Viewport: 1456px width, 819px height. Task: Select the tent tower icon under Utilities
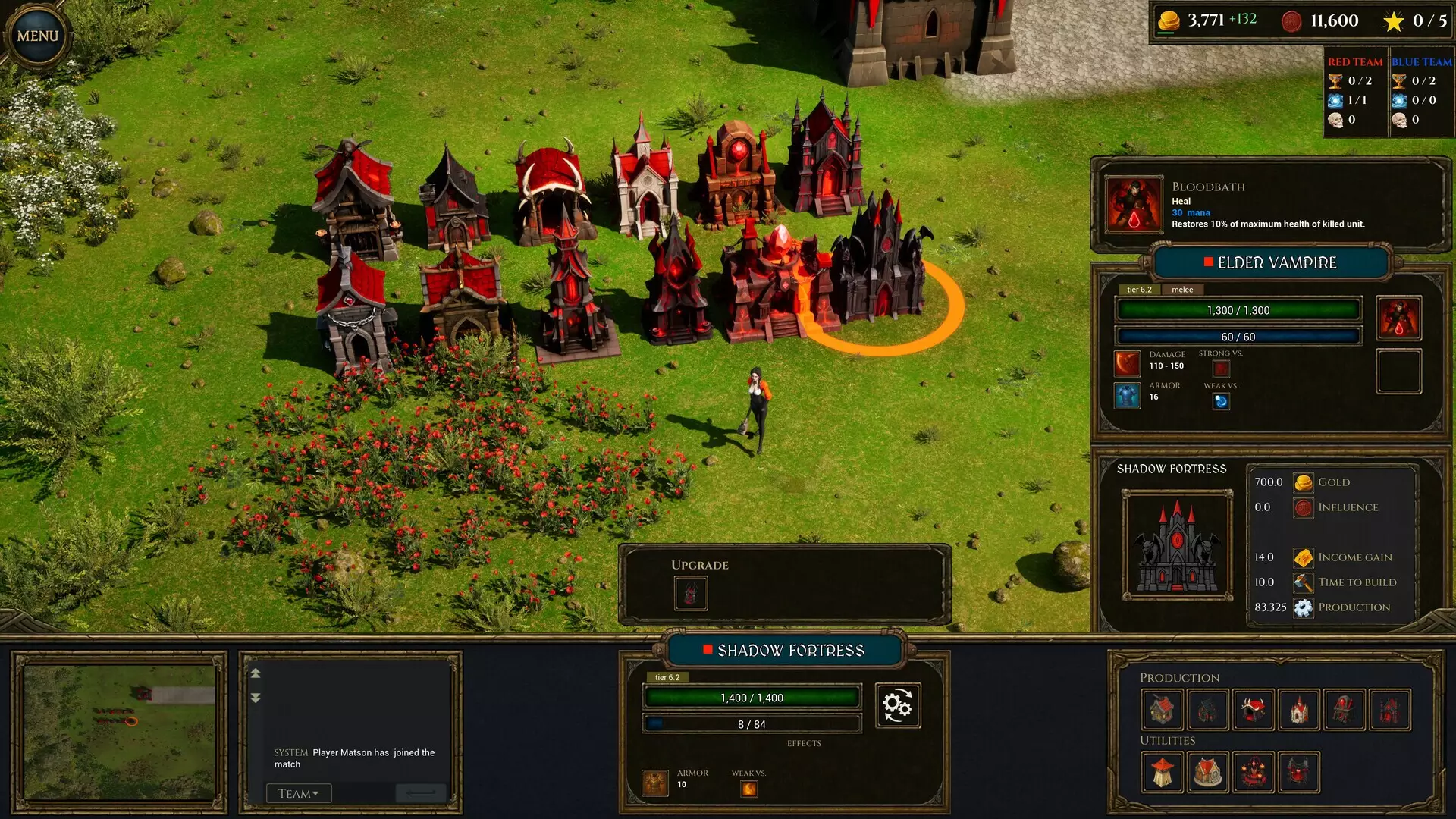(1163, 772)
